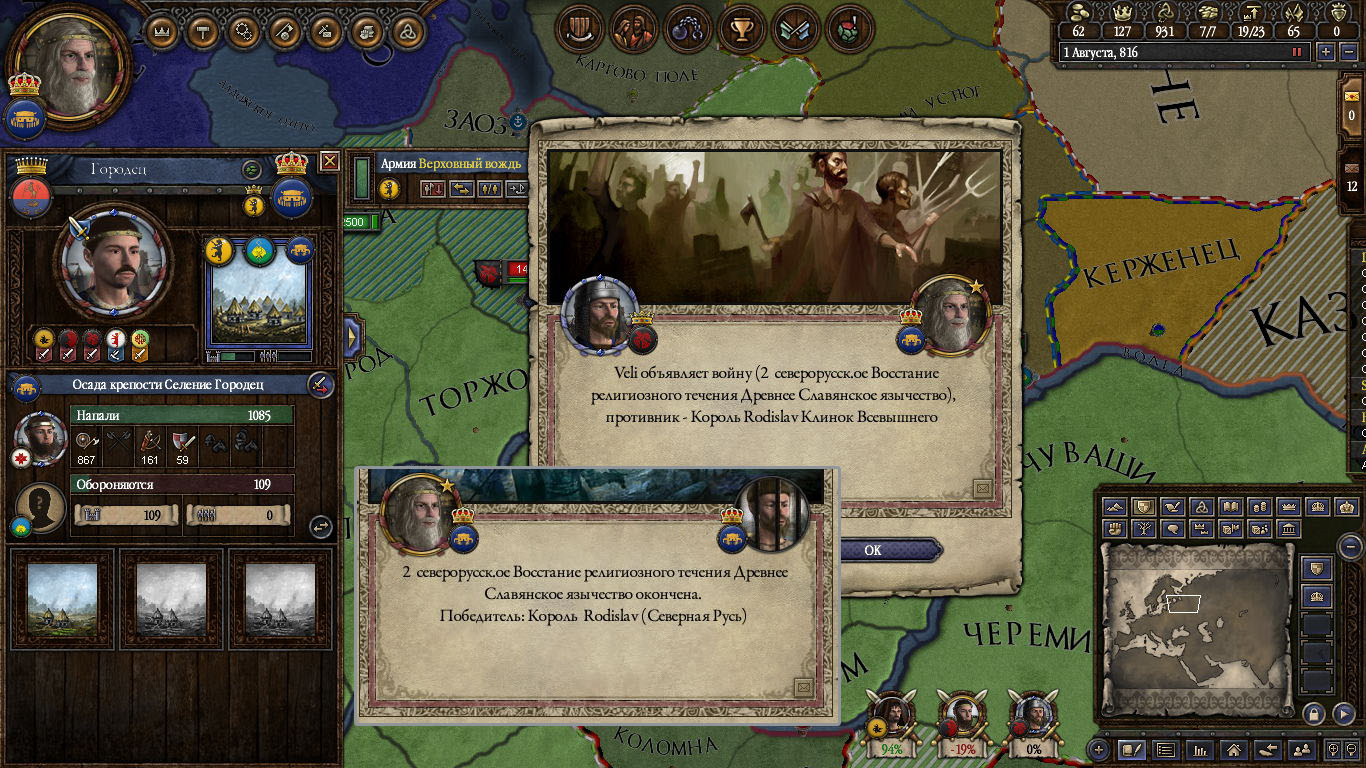1366x768 pixels.
Task: Open the Council hammer menu button
Action: pos(203,31)
